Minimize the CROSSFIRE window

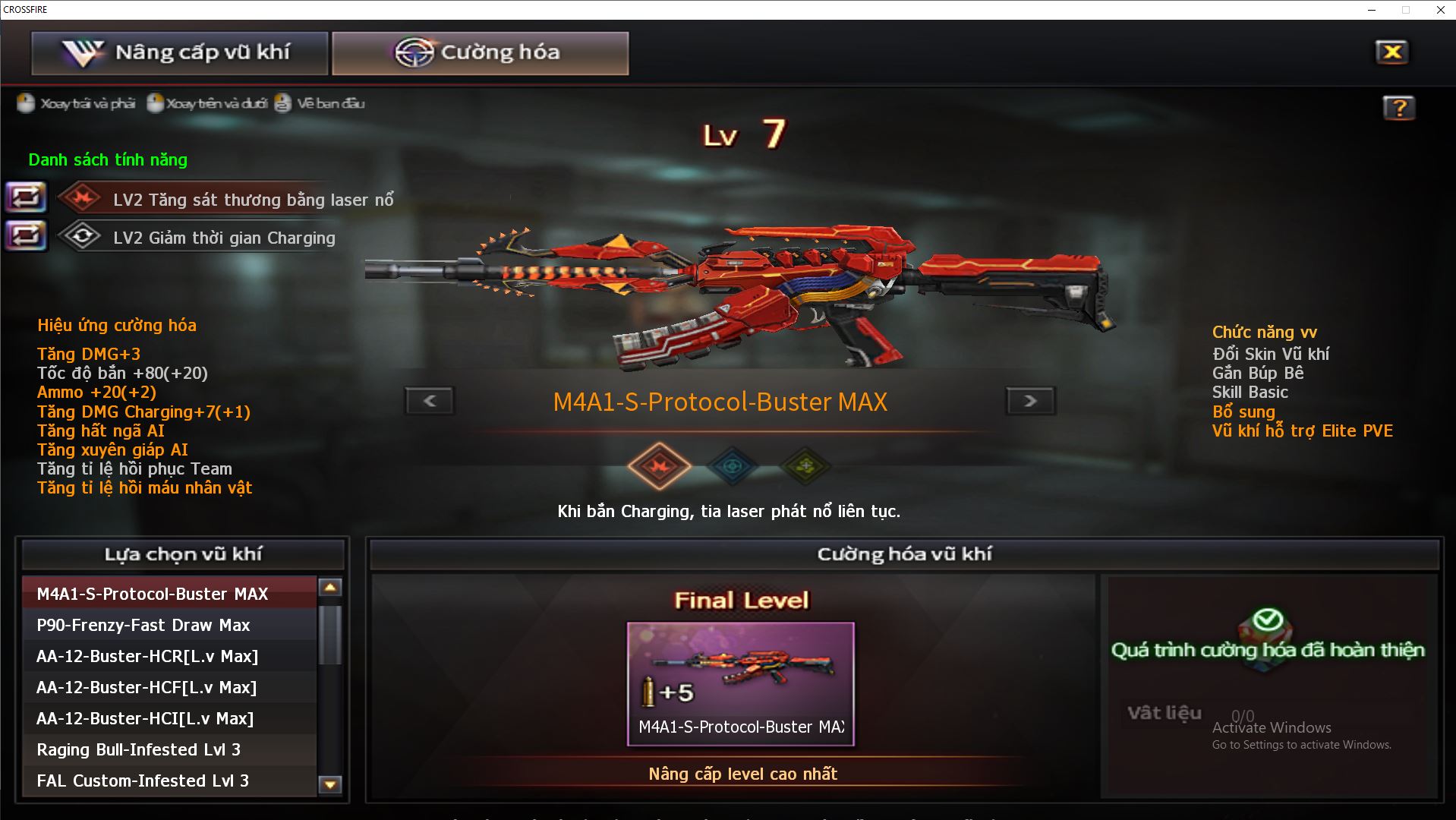[x=1372, y=10]
